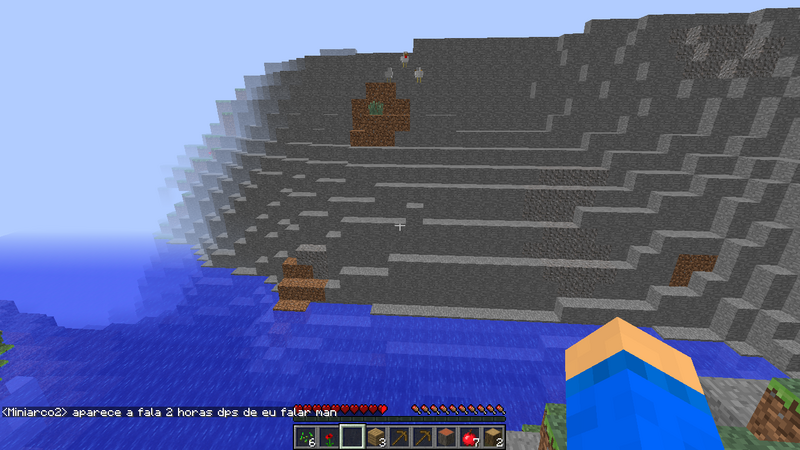Select the brown-topped gray block slot
This screenshot has height=450, width=800.
coord(444,437)
